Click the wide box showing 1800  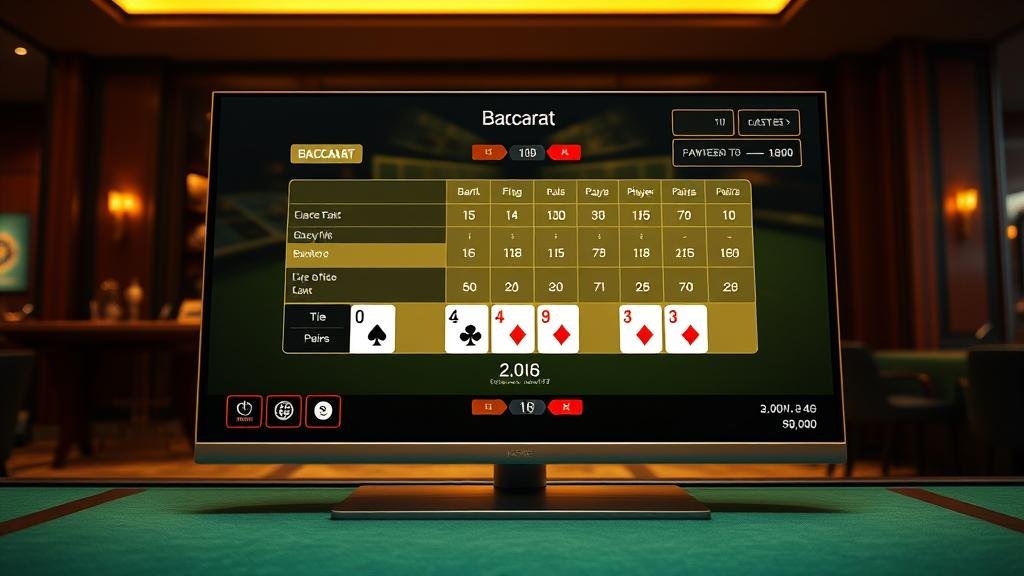coord(737,153)
